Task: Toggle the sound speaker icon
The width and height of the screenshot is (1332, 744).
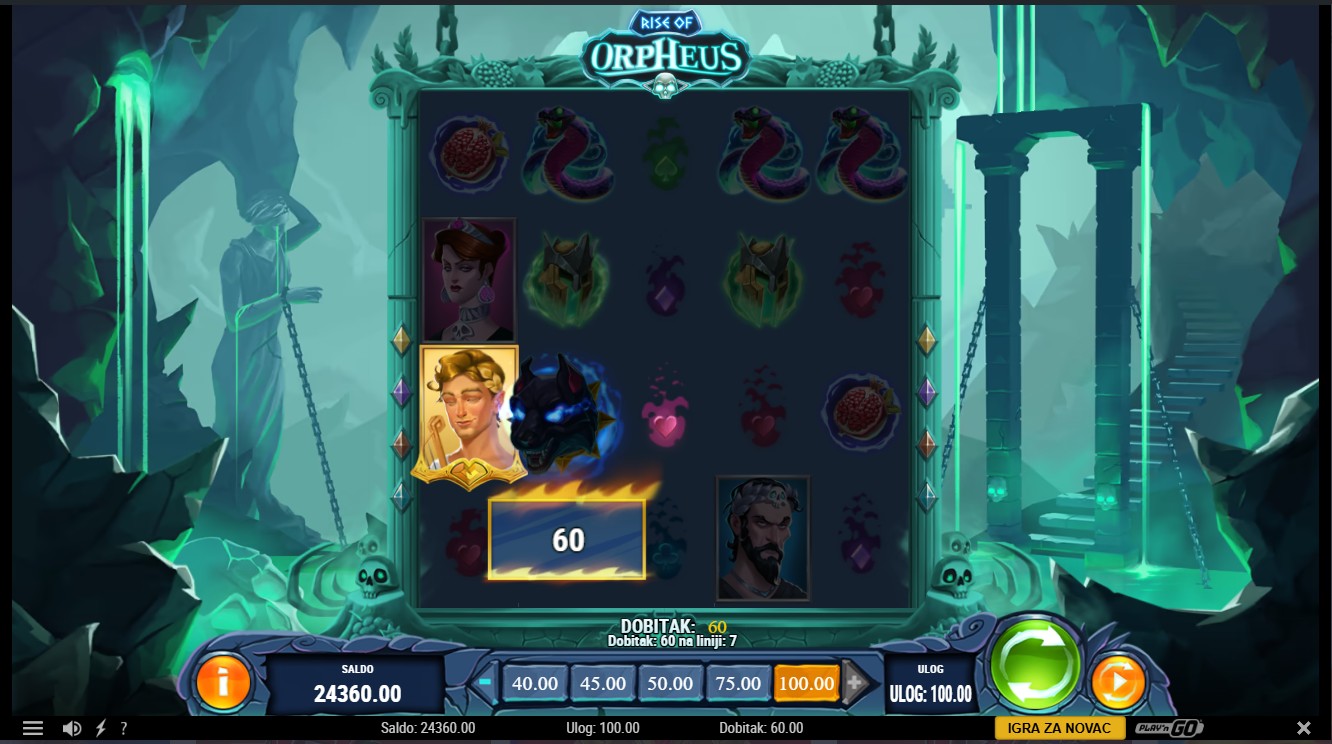Action: 71,728
